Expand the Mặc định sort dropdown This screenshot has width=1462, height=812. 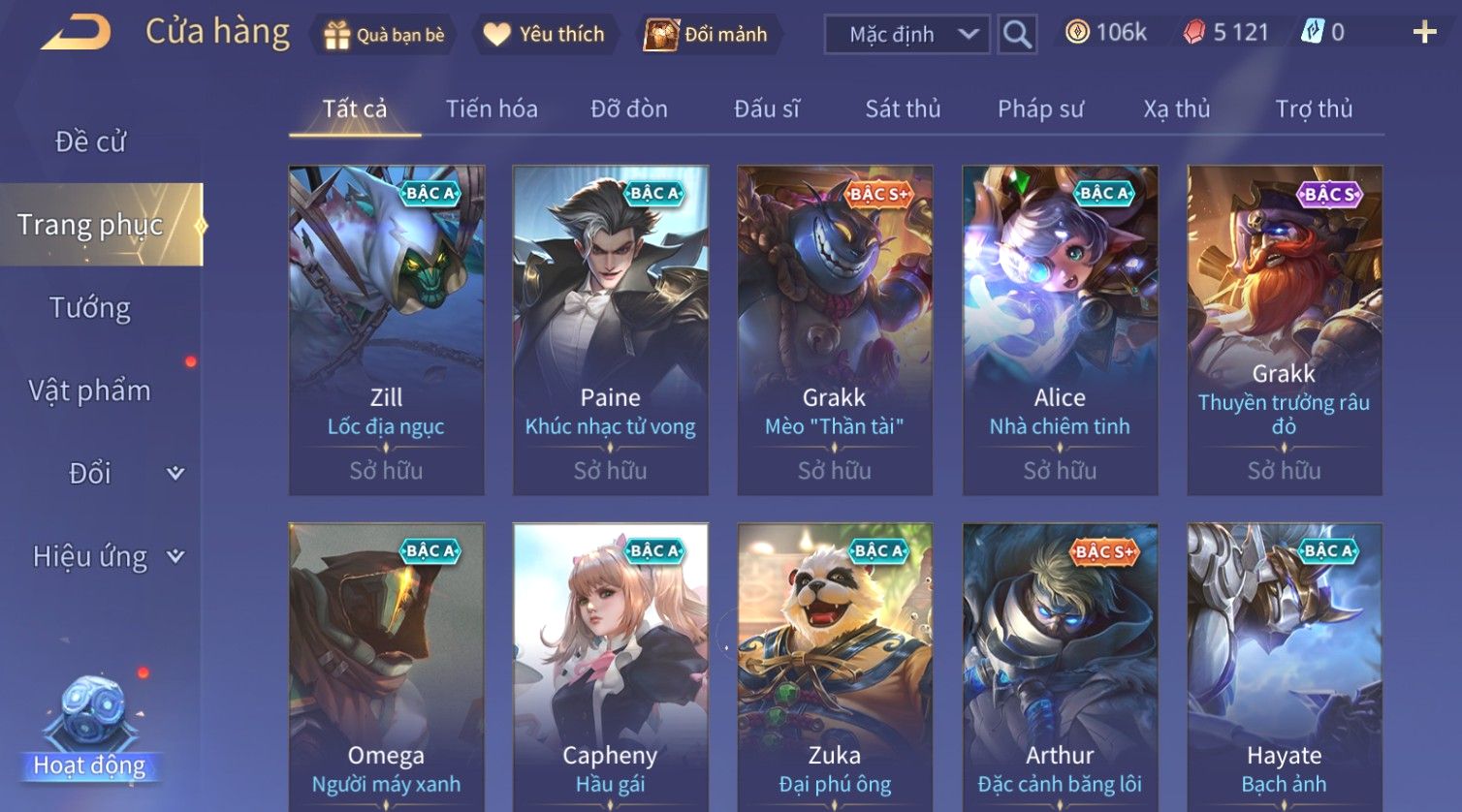pyautogui.click(x=906, y=35)
